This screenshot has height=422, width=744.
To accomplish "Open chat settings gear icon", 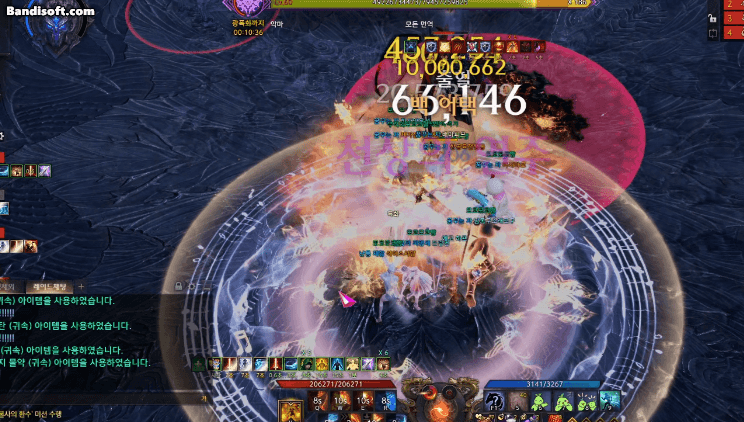I will (193, 287).
